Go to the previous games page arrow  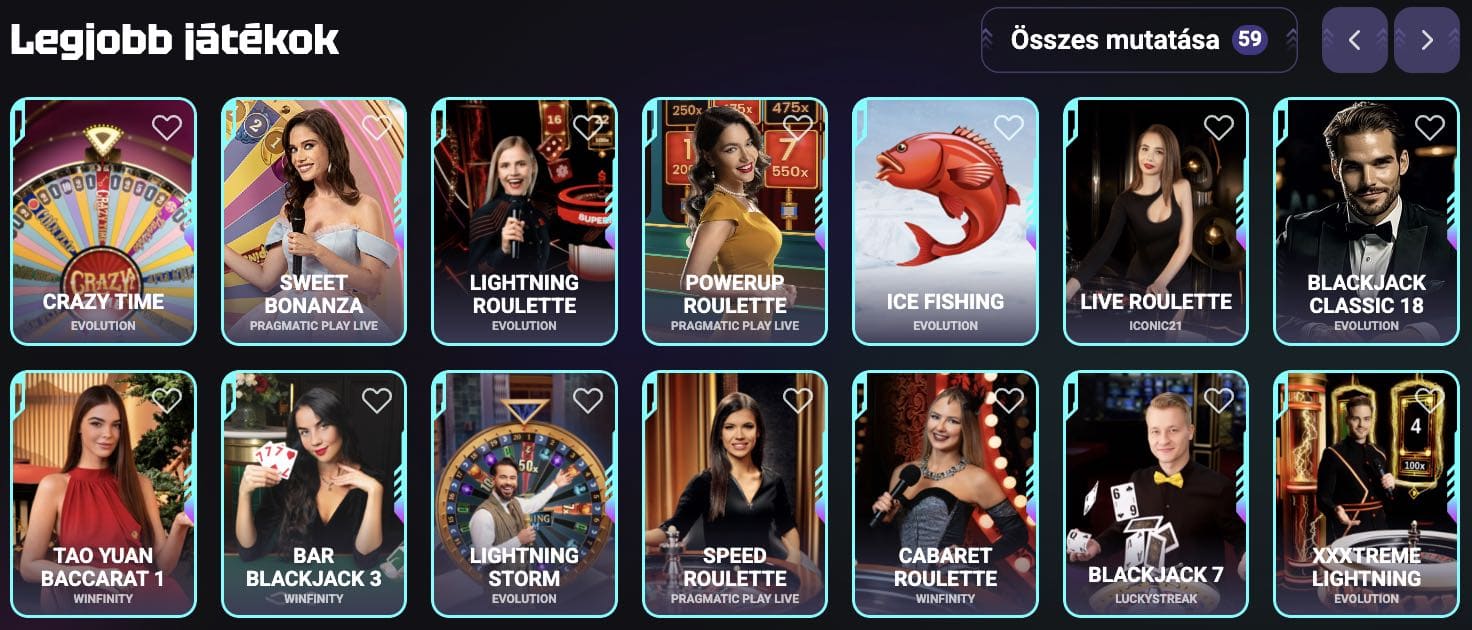[x=1354, y=40]
